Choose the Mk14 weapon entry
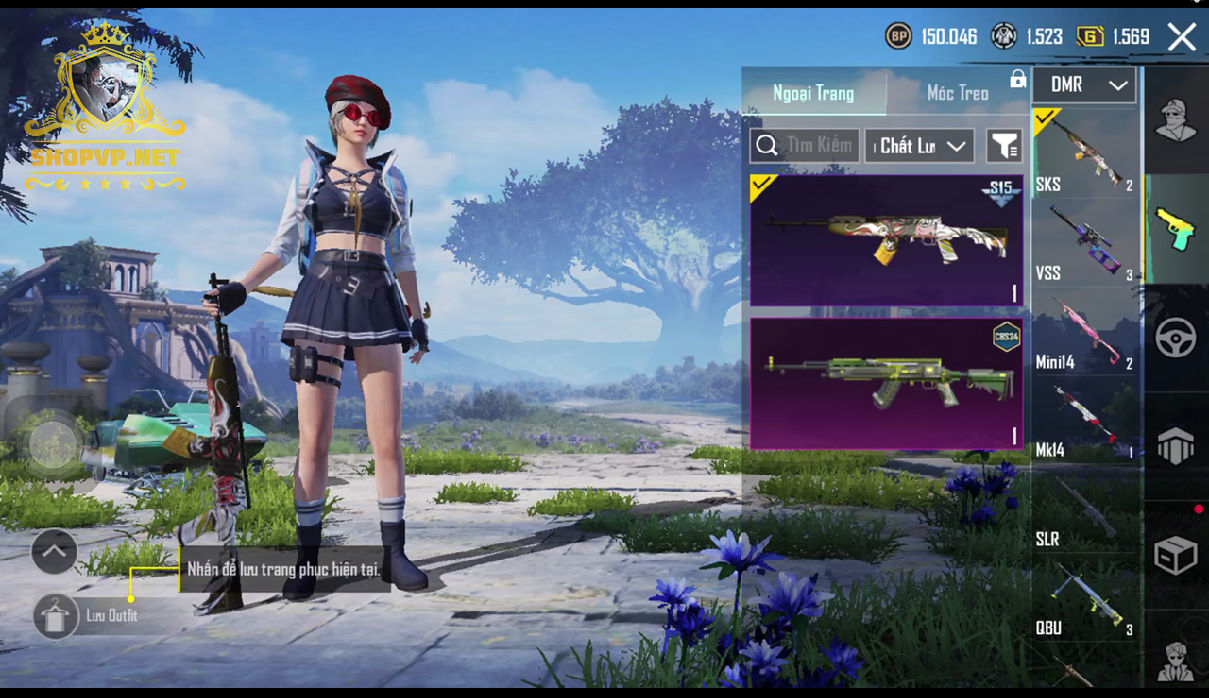 tap(1085, 420)
